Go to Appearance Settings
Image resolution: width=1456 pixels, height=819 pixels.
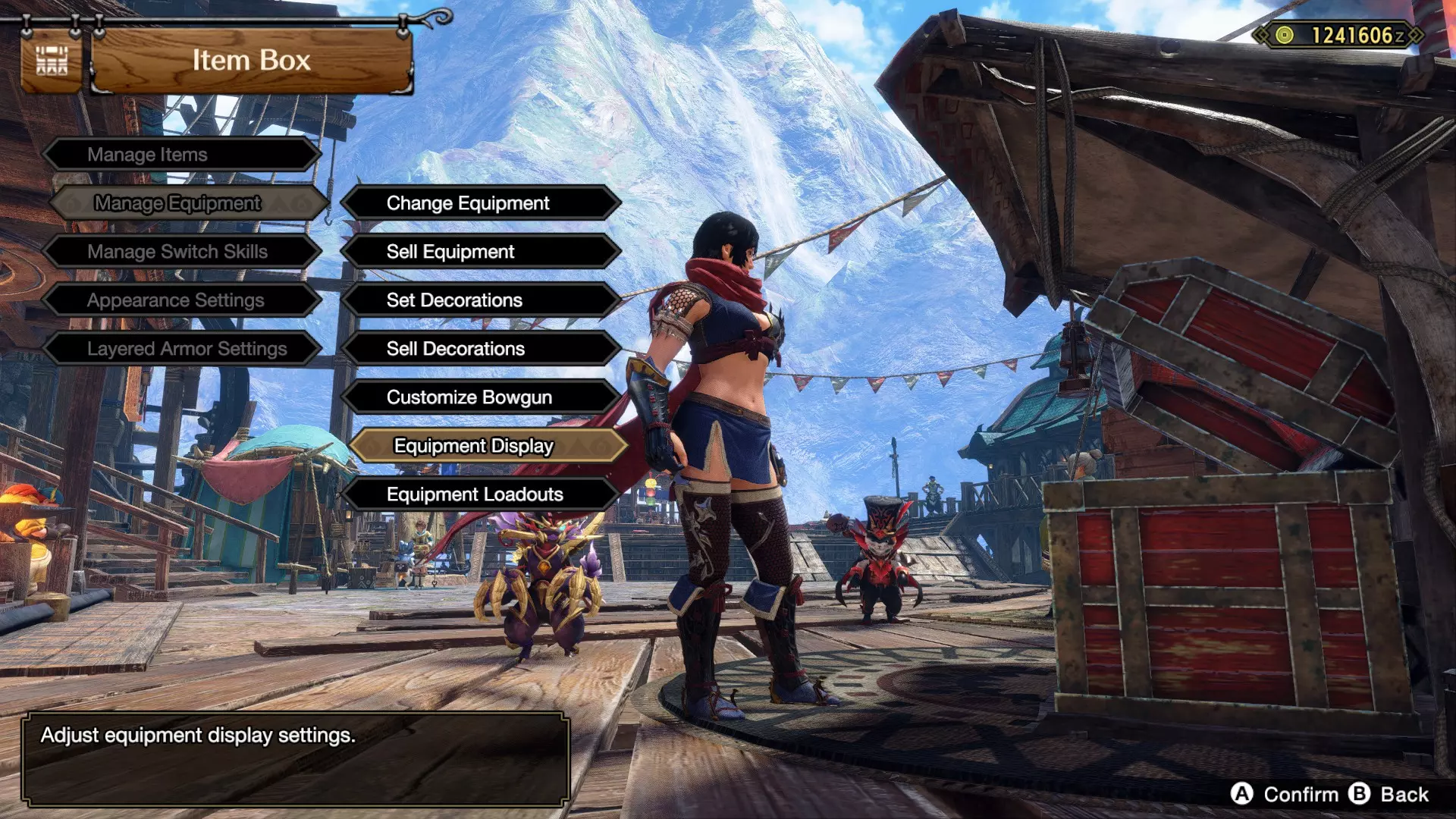pyautogui.click(x=180, y=300)
